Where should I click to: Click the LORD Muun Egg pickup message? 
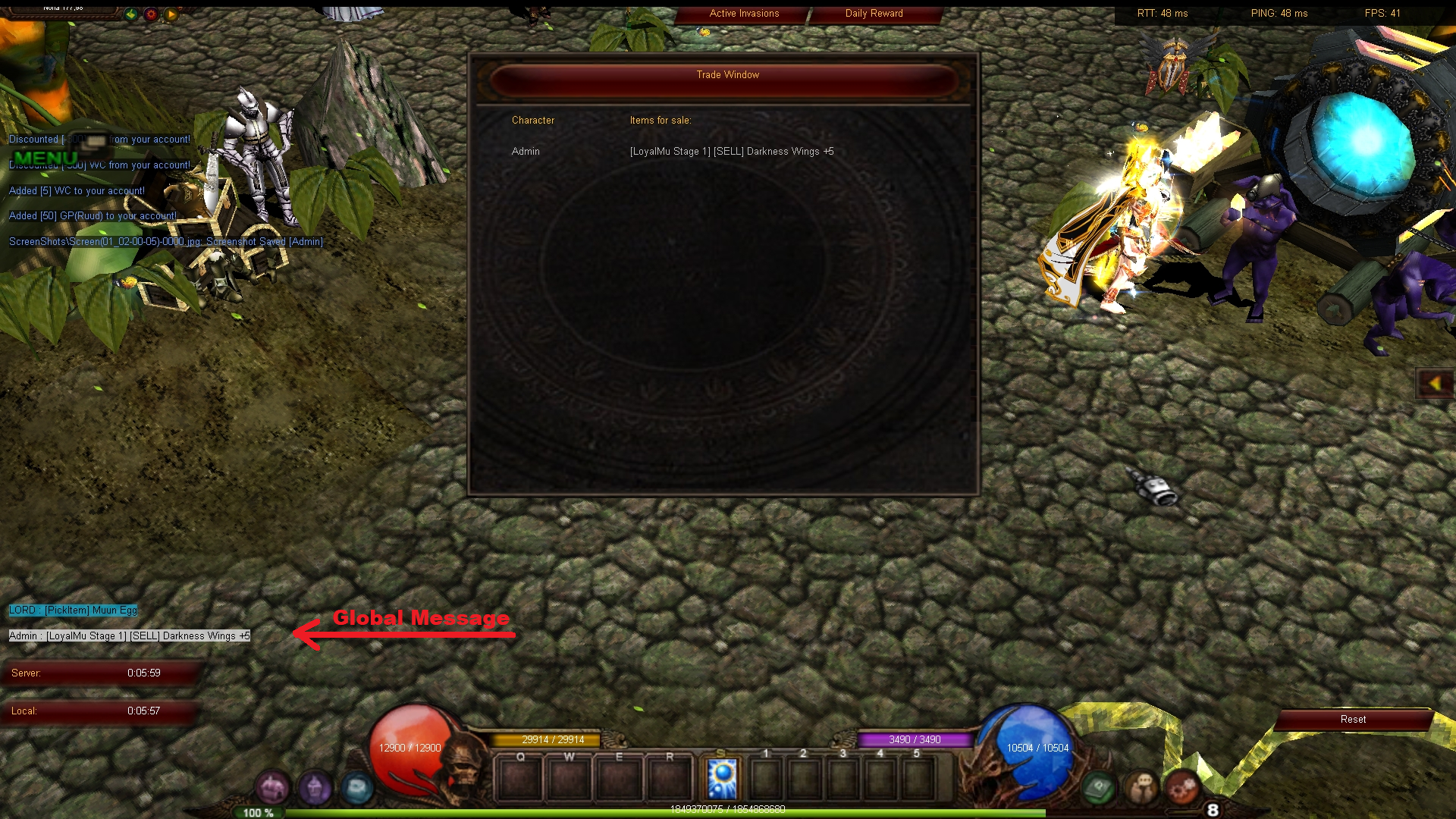pos(73,610)
